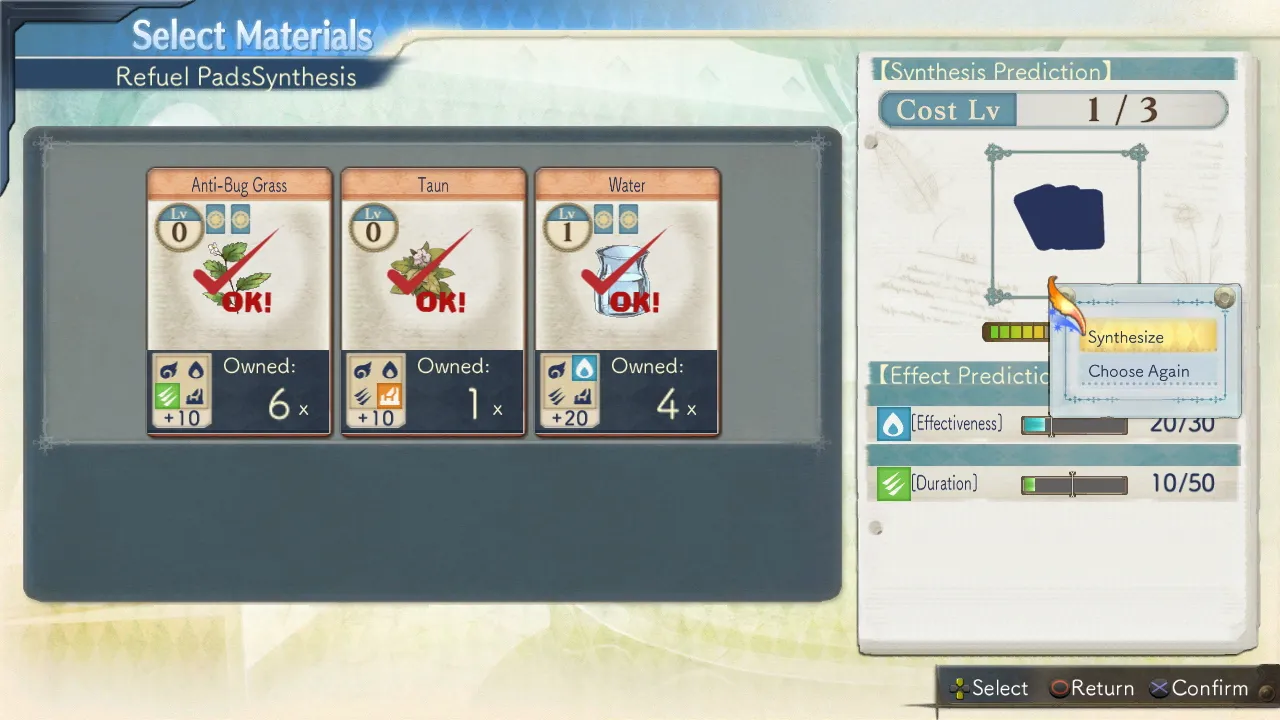Image resolution: width=1280 pixels, height=720 pixels.
Task: Select Choose Again from the popup menu
Action: 1139,371
